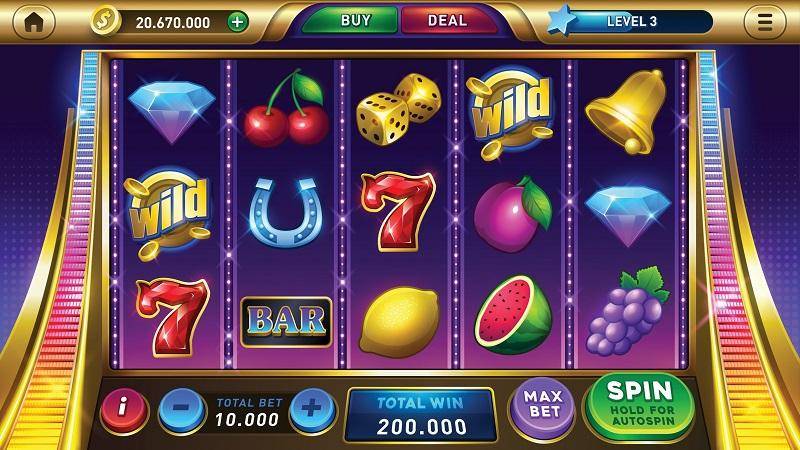Add more coins with the green plus
800x450 pixels.
click(237, 21)
